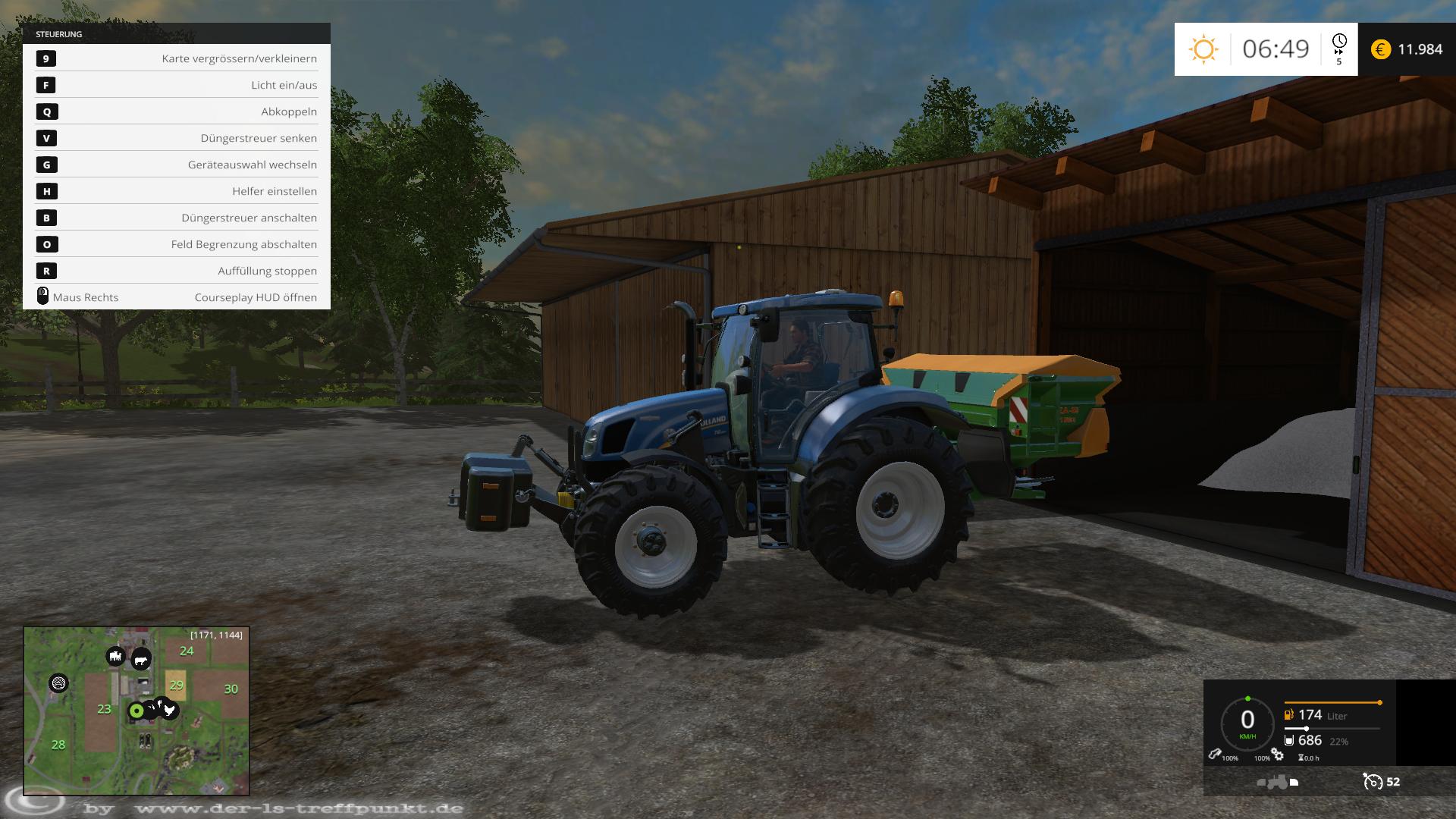Image resolution: width=1456 pixels, height=819 pixels.
Task: Select field 28 on the minimap
Action: pyautogui.click(x=58, y=745)
